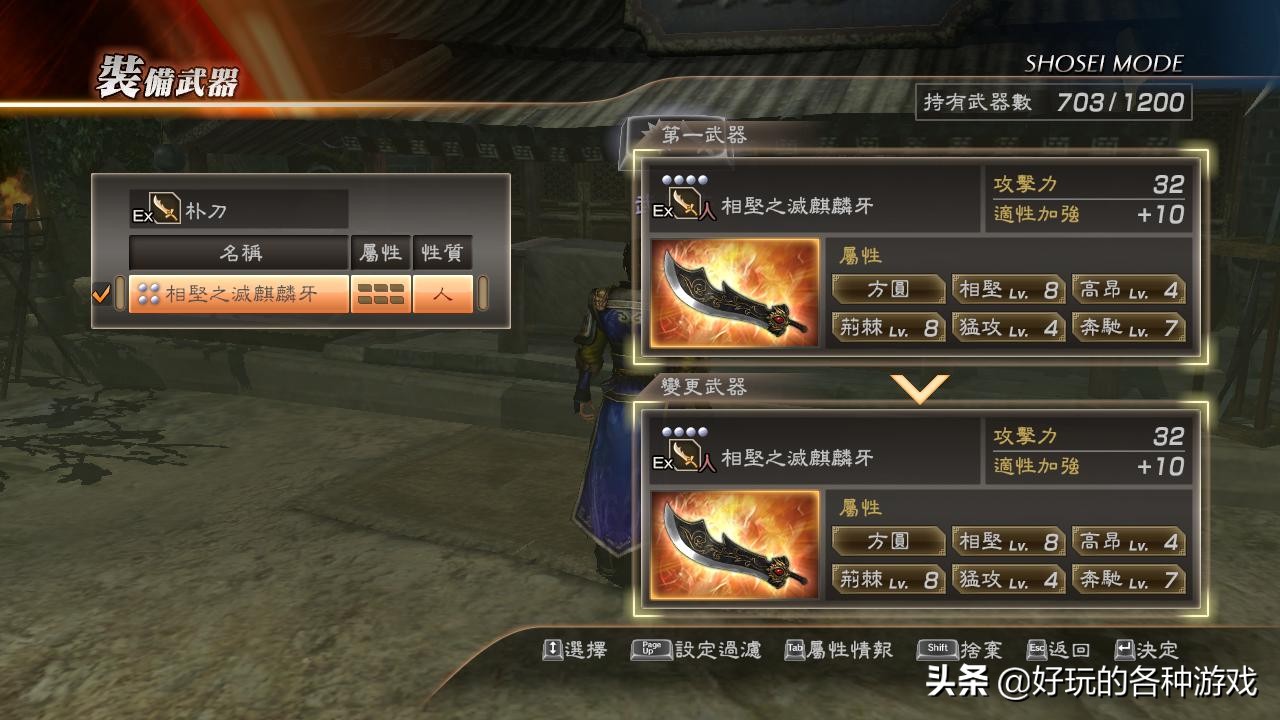Image resolution: width=1280 pixels, height=720 pixels.
Task: Select the flaming weapon thumbnail in top panel
Action: [735, 298]
